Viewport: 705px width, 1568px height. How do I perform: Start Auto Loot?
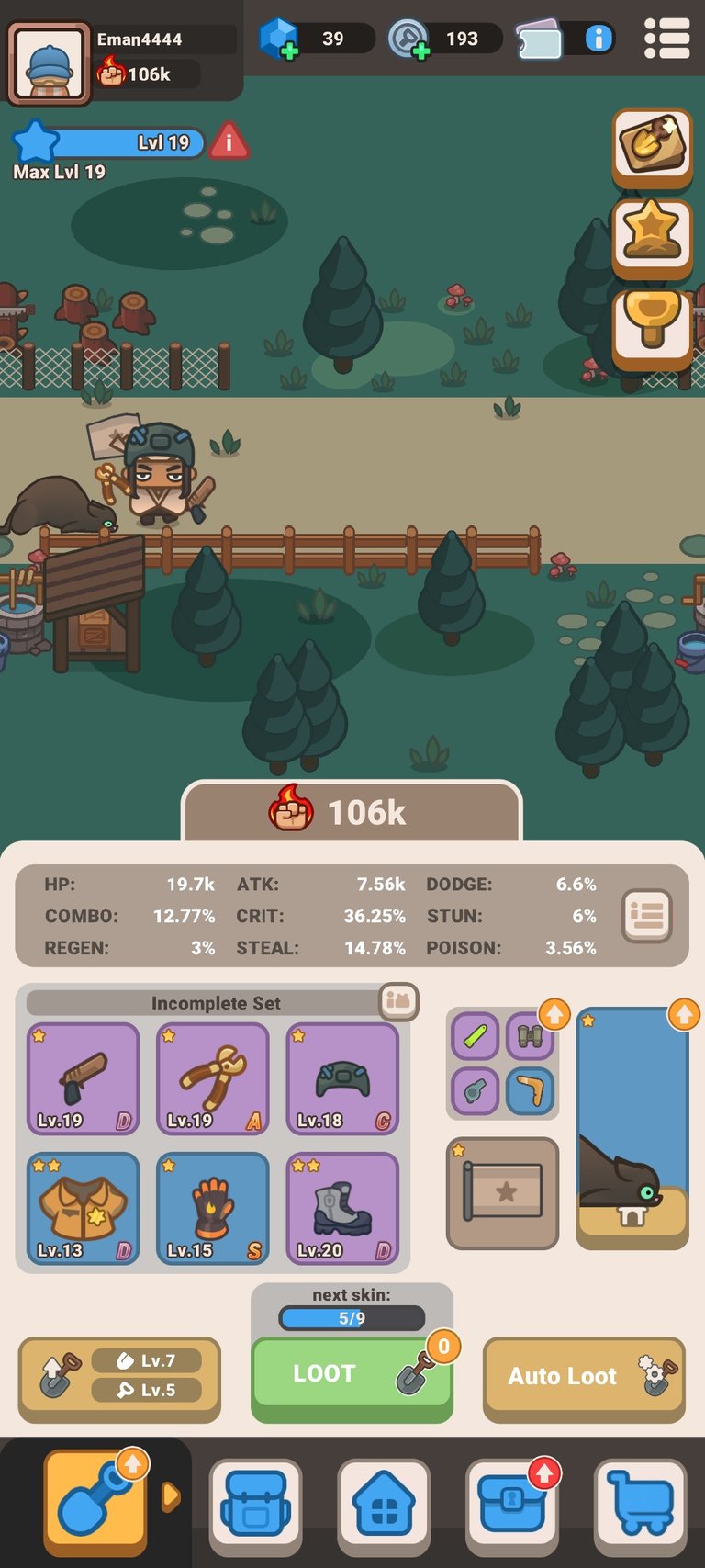click(583, 1376)
